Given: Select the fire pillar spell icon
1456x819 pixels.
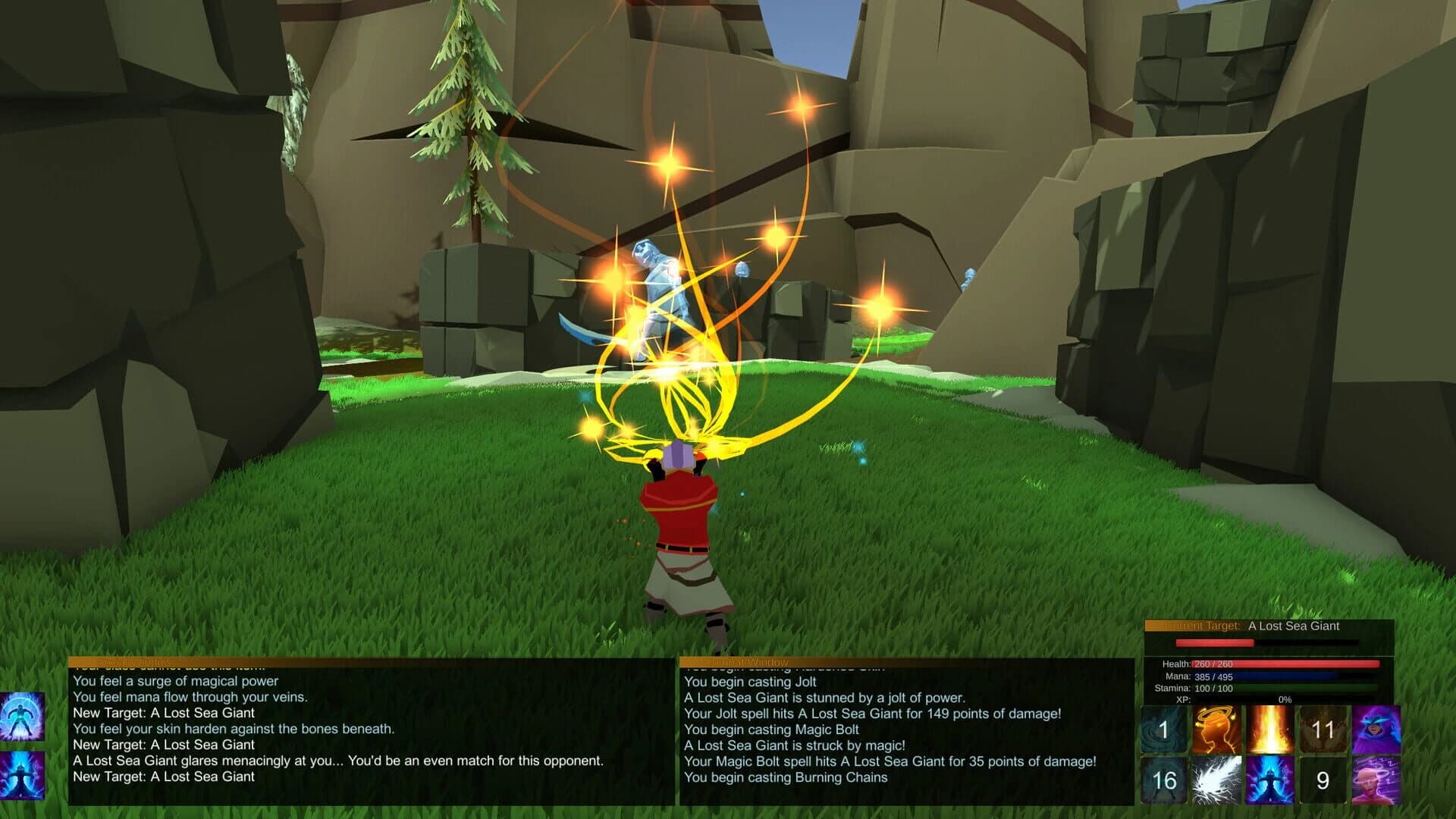Looking at the screenshot, I should click(1269, 730).
